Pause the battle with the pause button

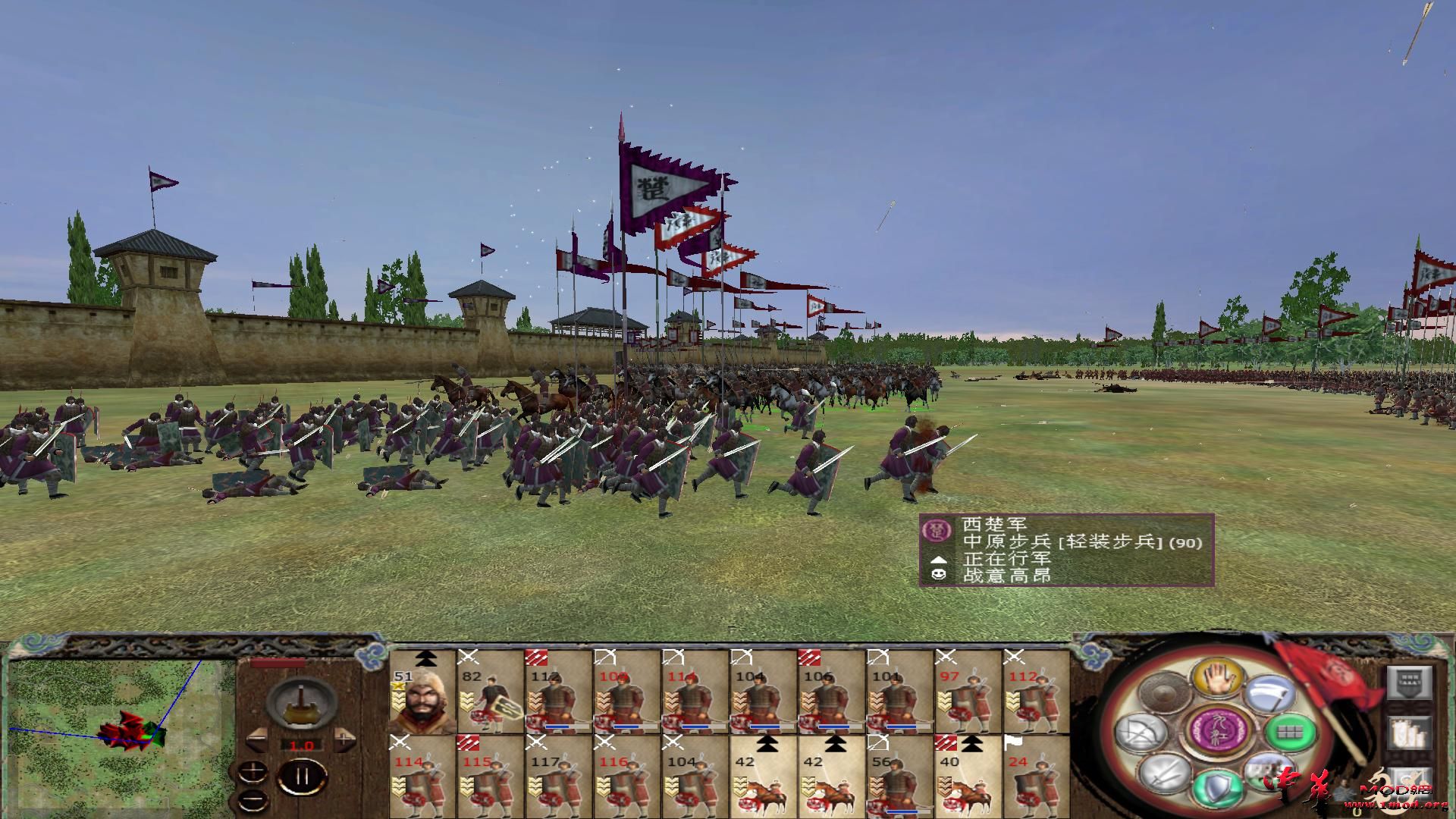[303, 777]
